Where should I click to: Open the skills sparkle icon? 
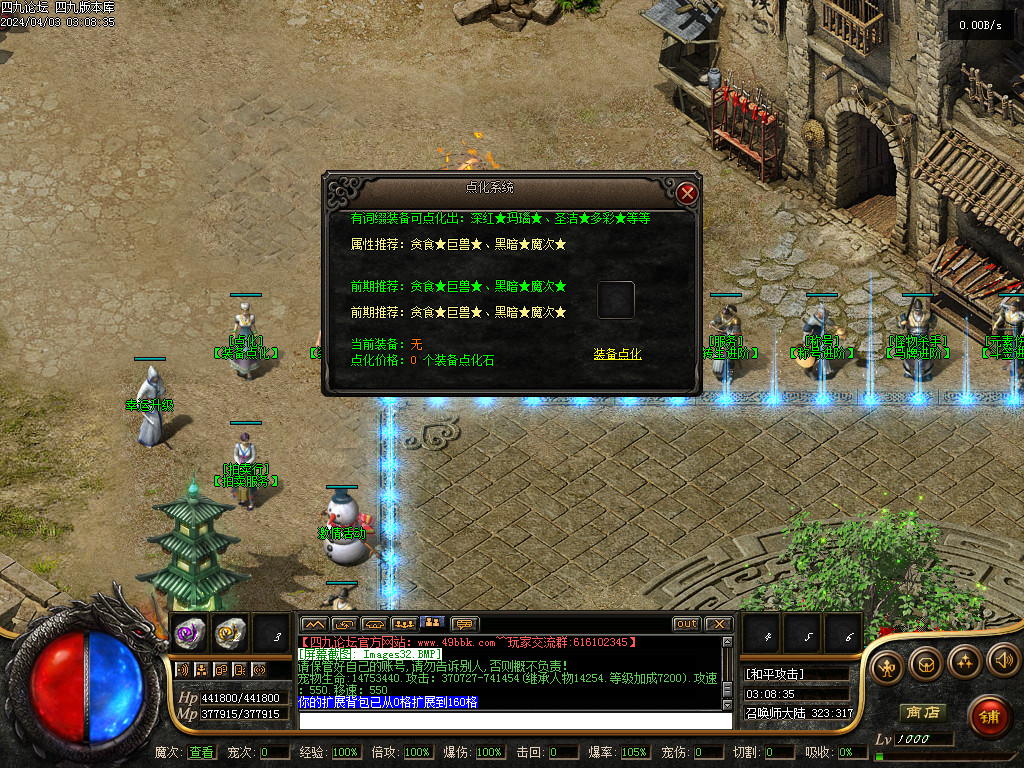tap(964, 661)
